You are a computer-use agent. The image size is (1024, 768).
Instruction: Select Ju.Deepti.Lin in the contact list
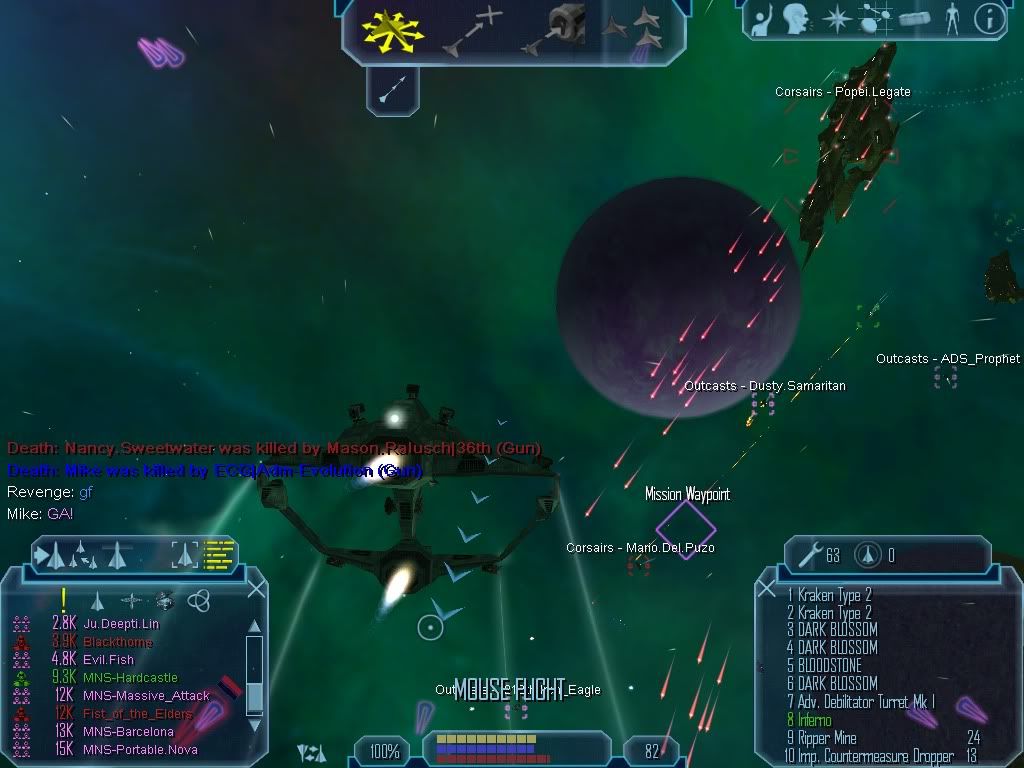pyautogui.click(x=121, y=624)
